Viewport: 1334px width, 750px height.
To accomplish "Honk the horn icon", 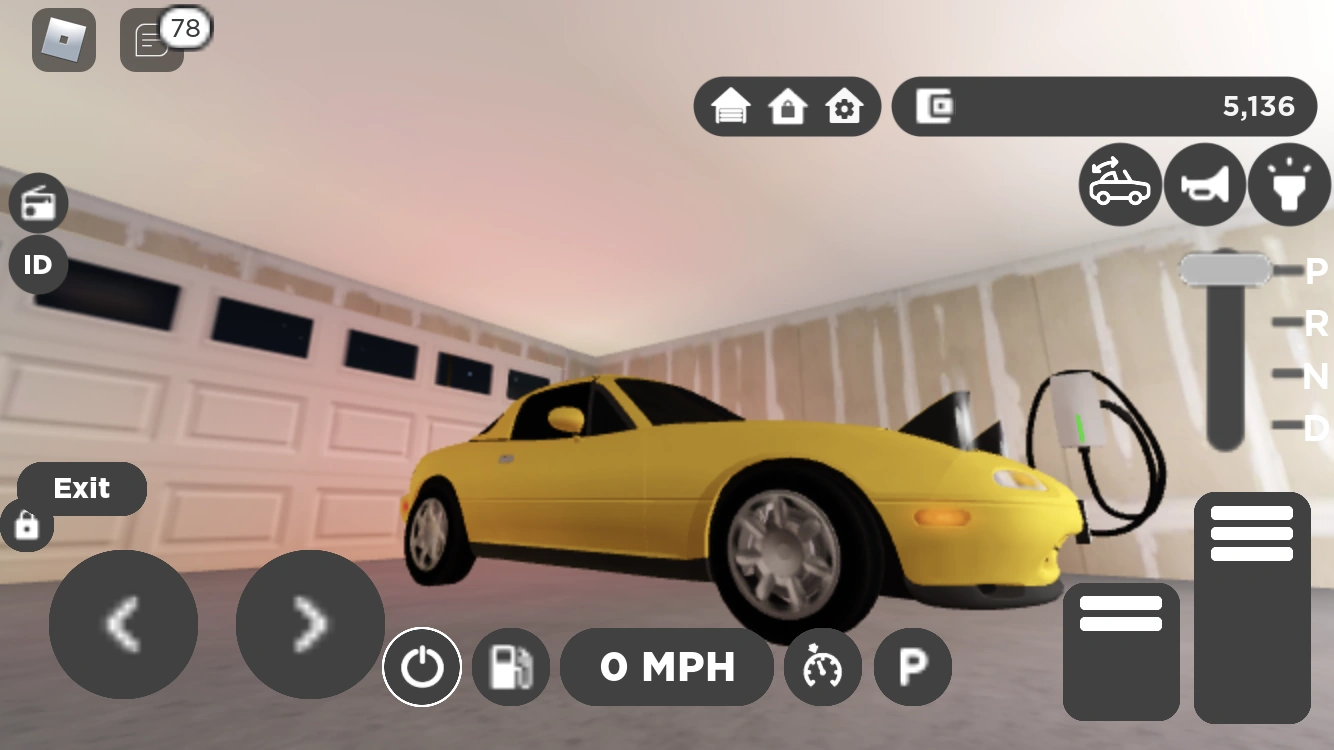I will pos(1204,184).
